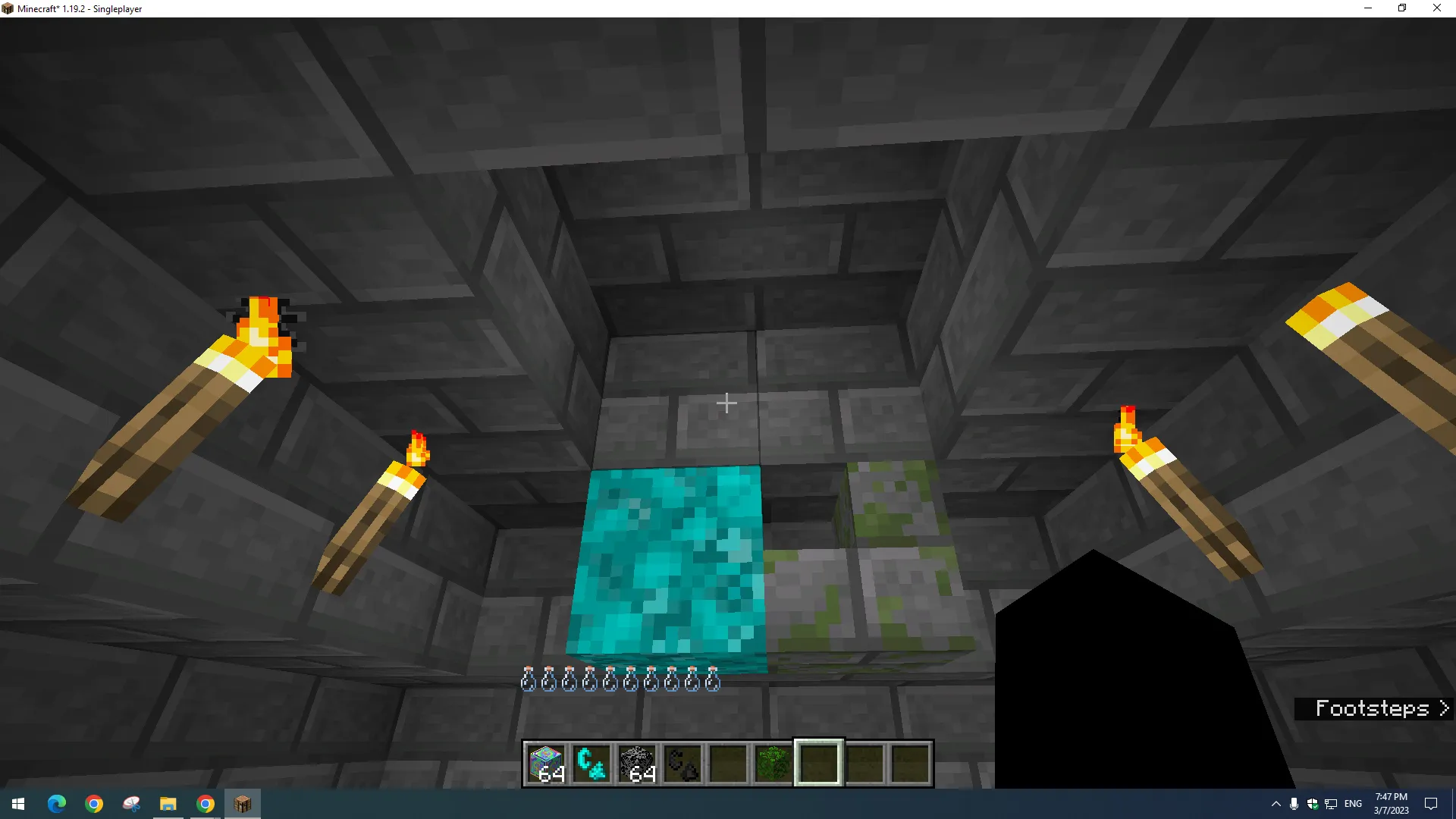Toggle the microphone icon in the system tray

(1293, 803)
